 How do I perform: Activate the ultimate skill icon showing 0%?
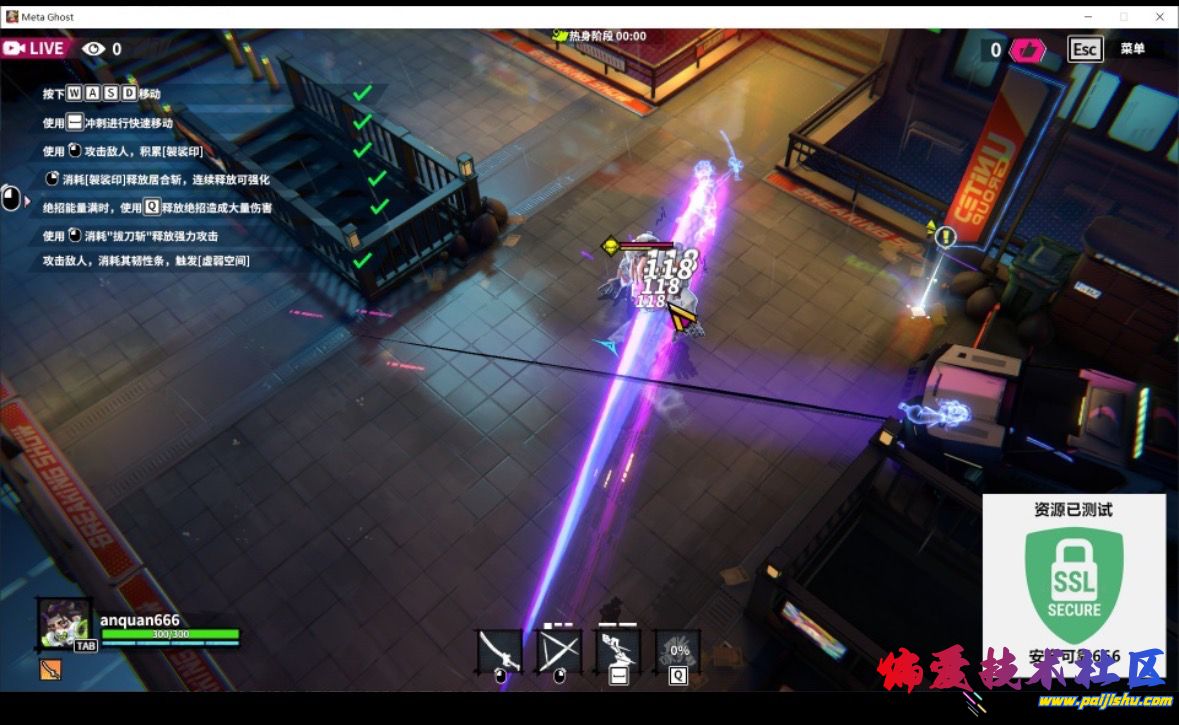(x=677, y=651)
